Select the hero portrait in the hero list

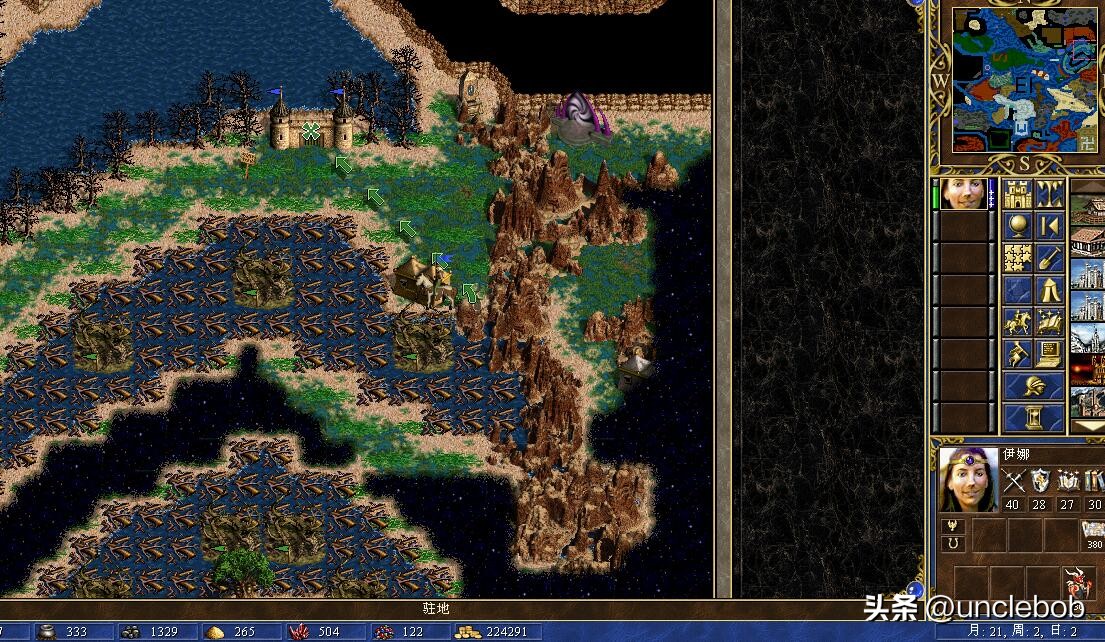[964, 194]
